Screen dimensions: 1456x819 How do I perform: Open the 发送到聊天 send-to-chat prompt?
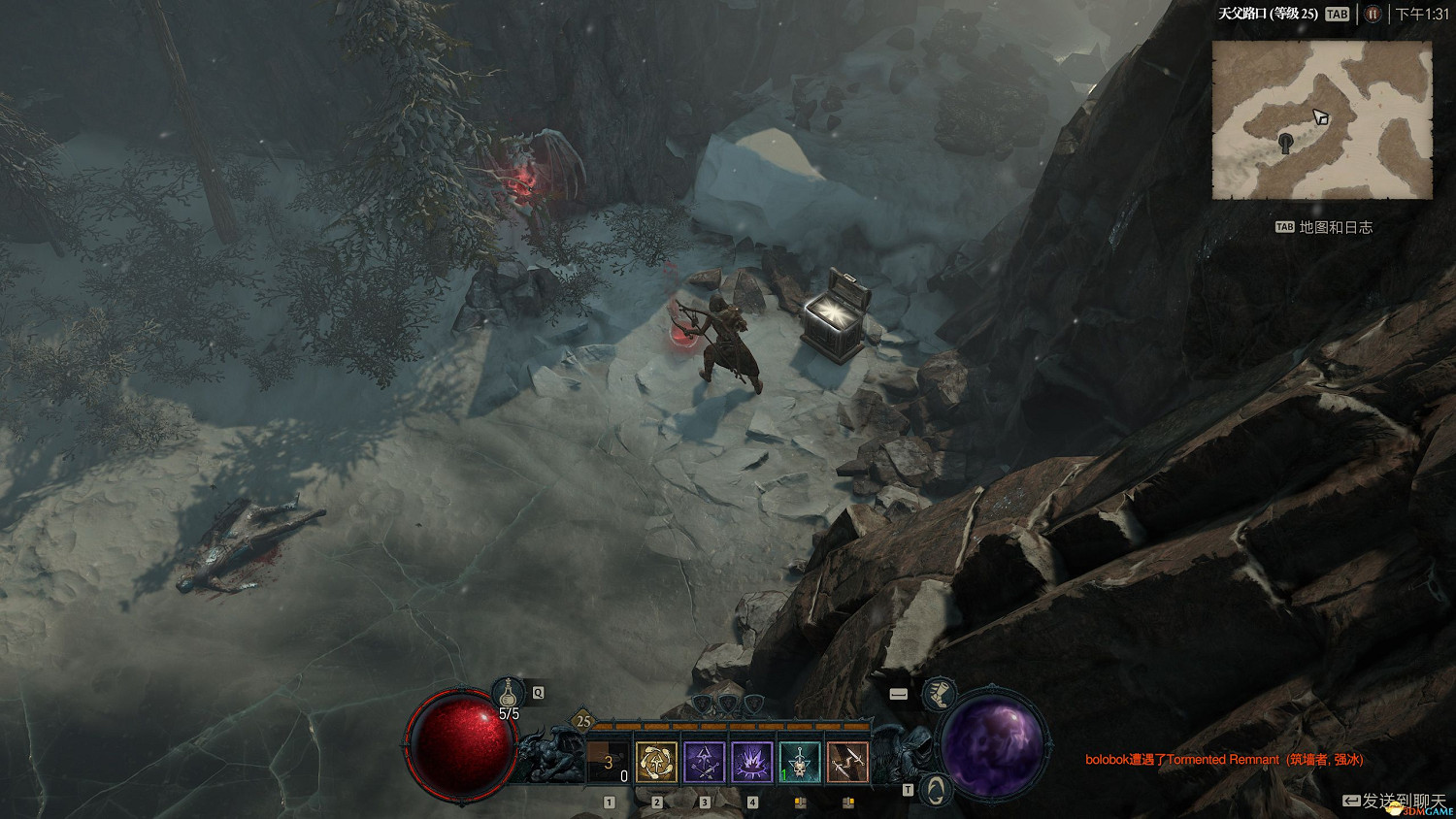point(1396,801)
